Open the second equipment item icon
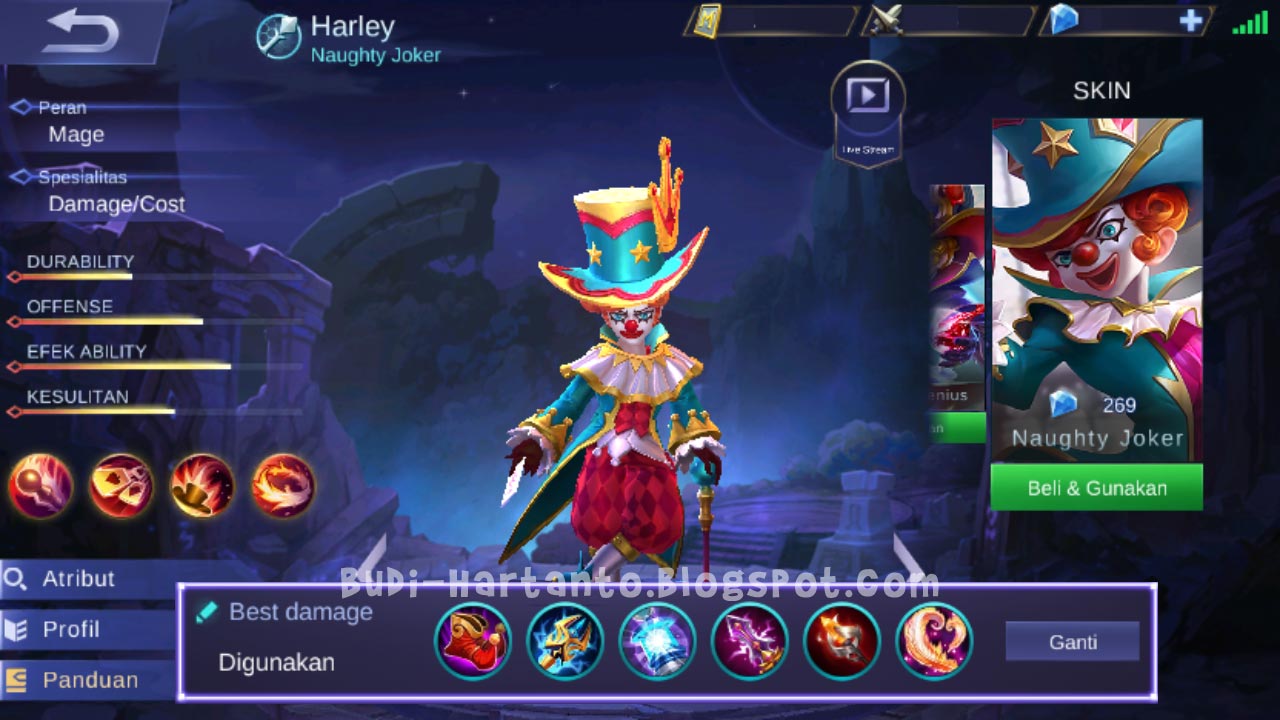 coord(565,640)
